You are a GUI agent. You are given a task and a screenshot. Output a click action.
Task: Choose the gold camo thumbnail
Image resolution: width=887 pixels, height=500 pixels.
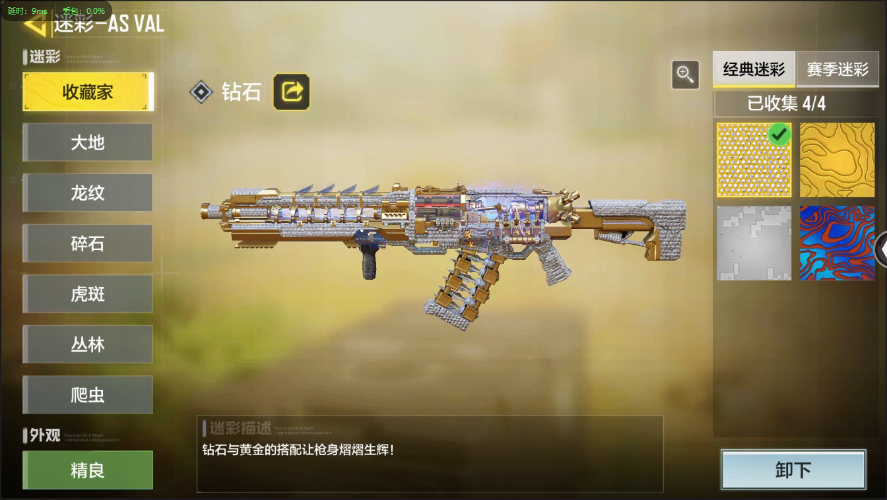tap(837, 160)
